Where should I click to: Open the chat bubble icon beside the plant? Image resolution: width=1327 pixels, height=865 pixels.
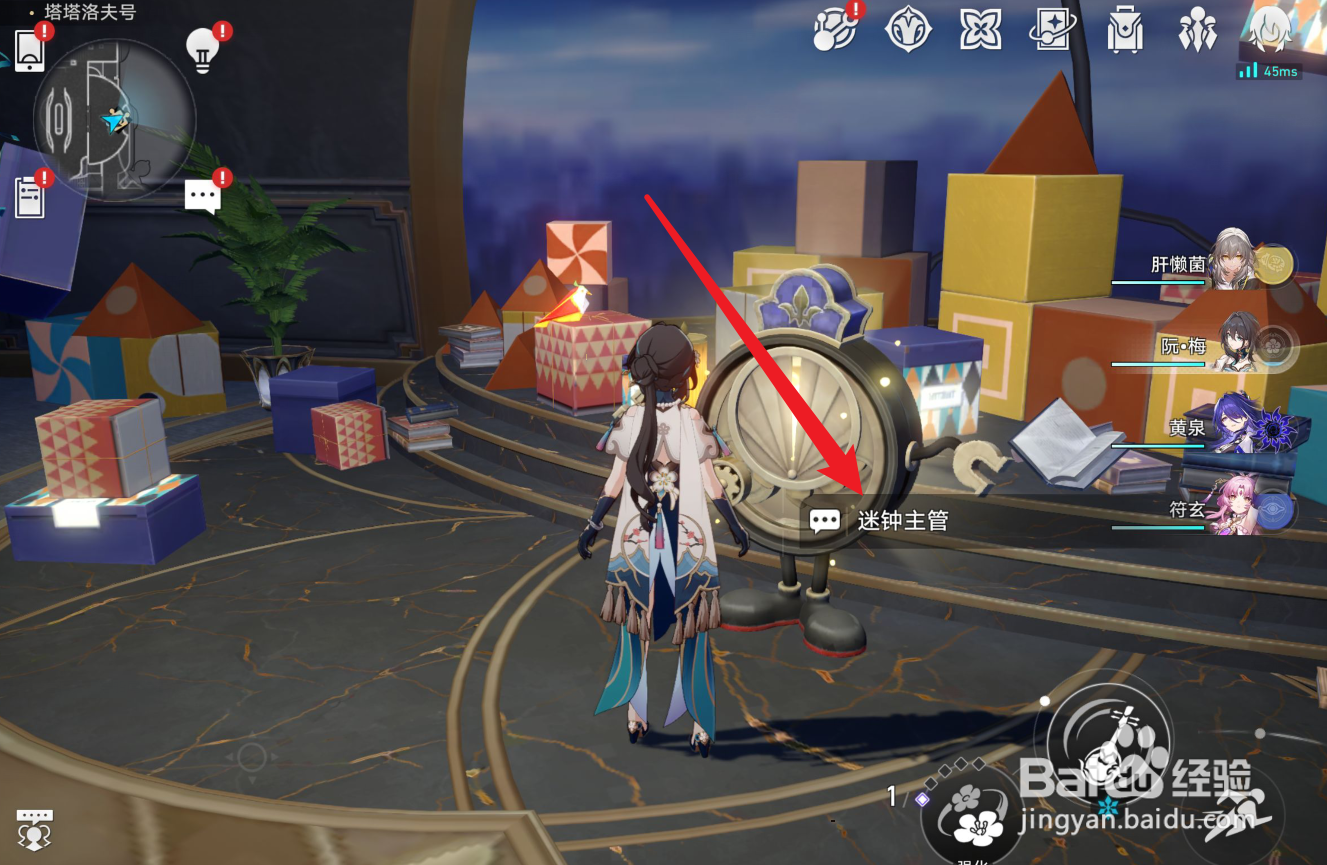pyautogui.click(x=202, y=194)
